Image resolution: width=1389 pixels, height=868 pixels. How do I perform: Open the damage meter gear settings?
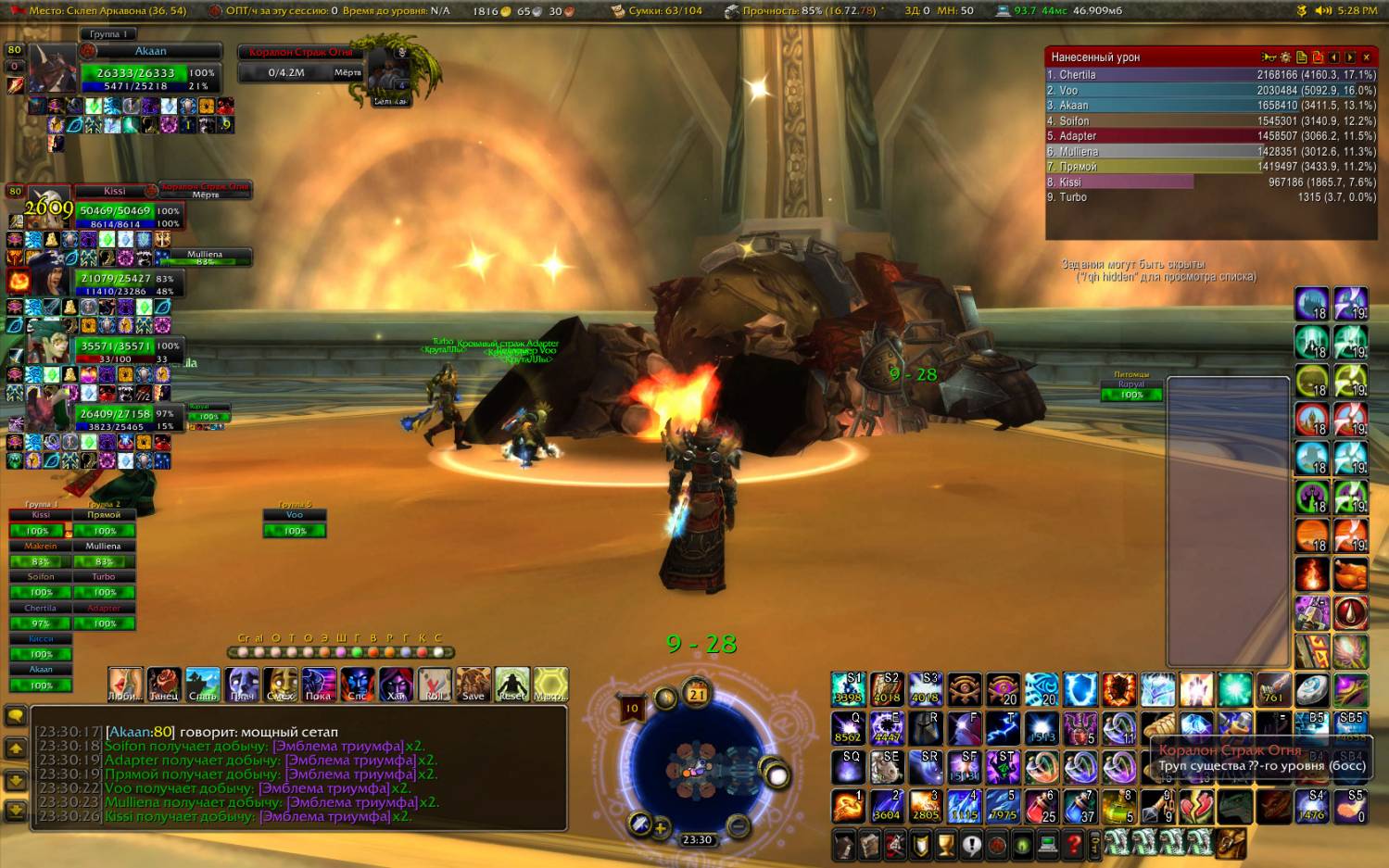coord(1285,57)
